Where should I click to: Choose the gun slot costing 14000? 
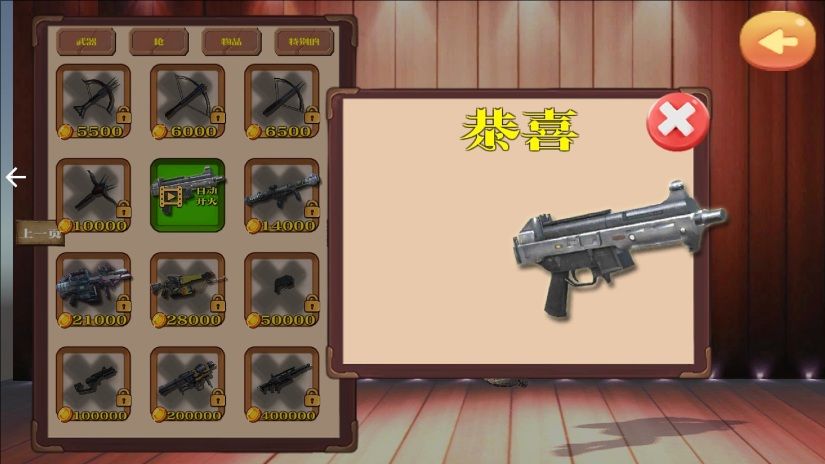pos(281,196)
